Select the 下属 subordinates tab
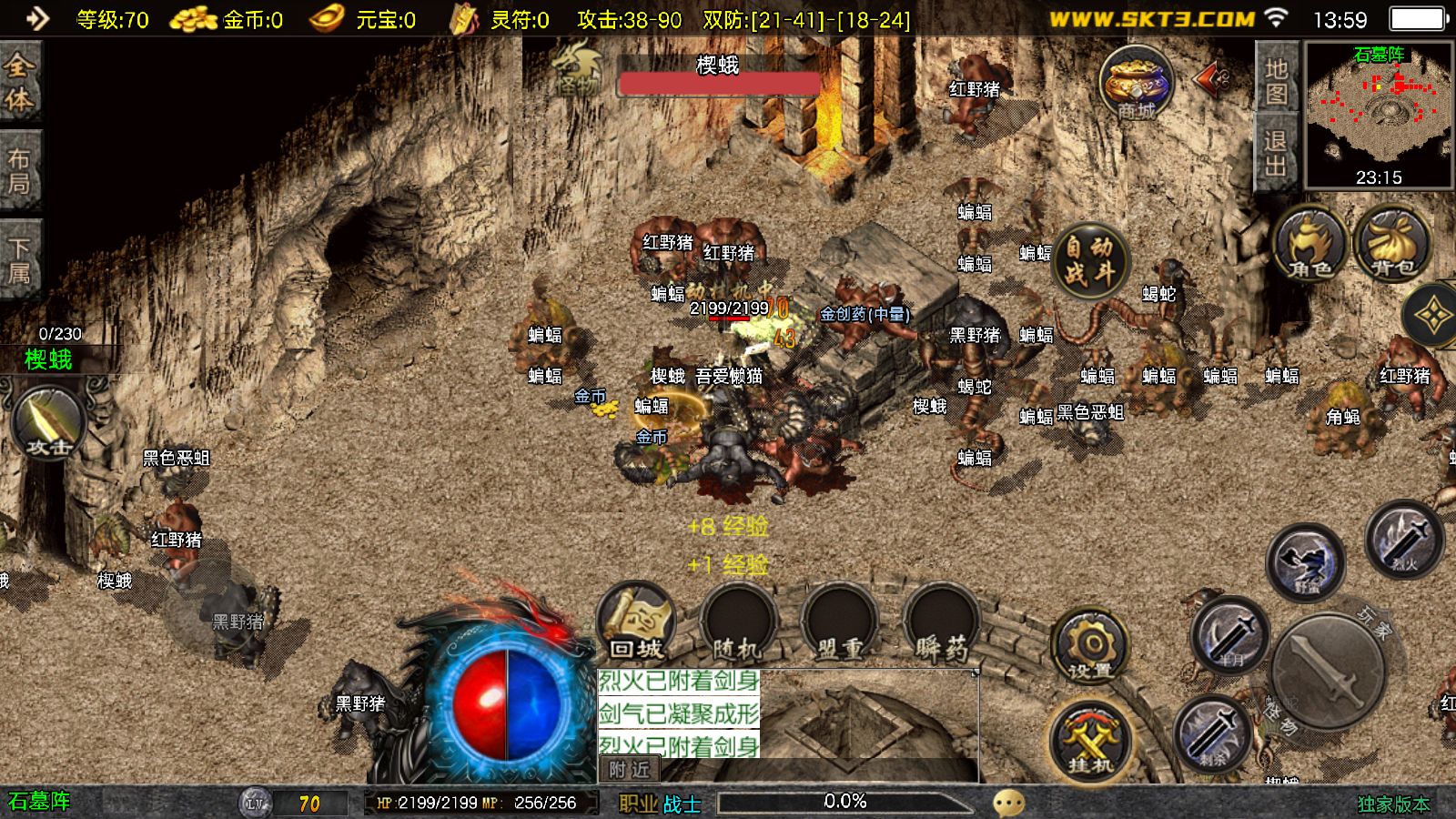 pos(19,260)
